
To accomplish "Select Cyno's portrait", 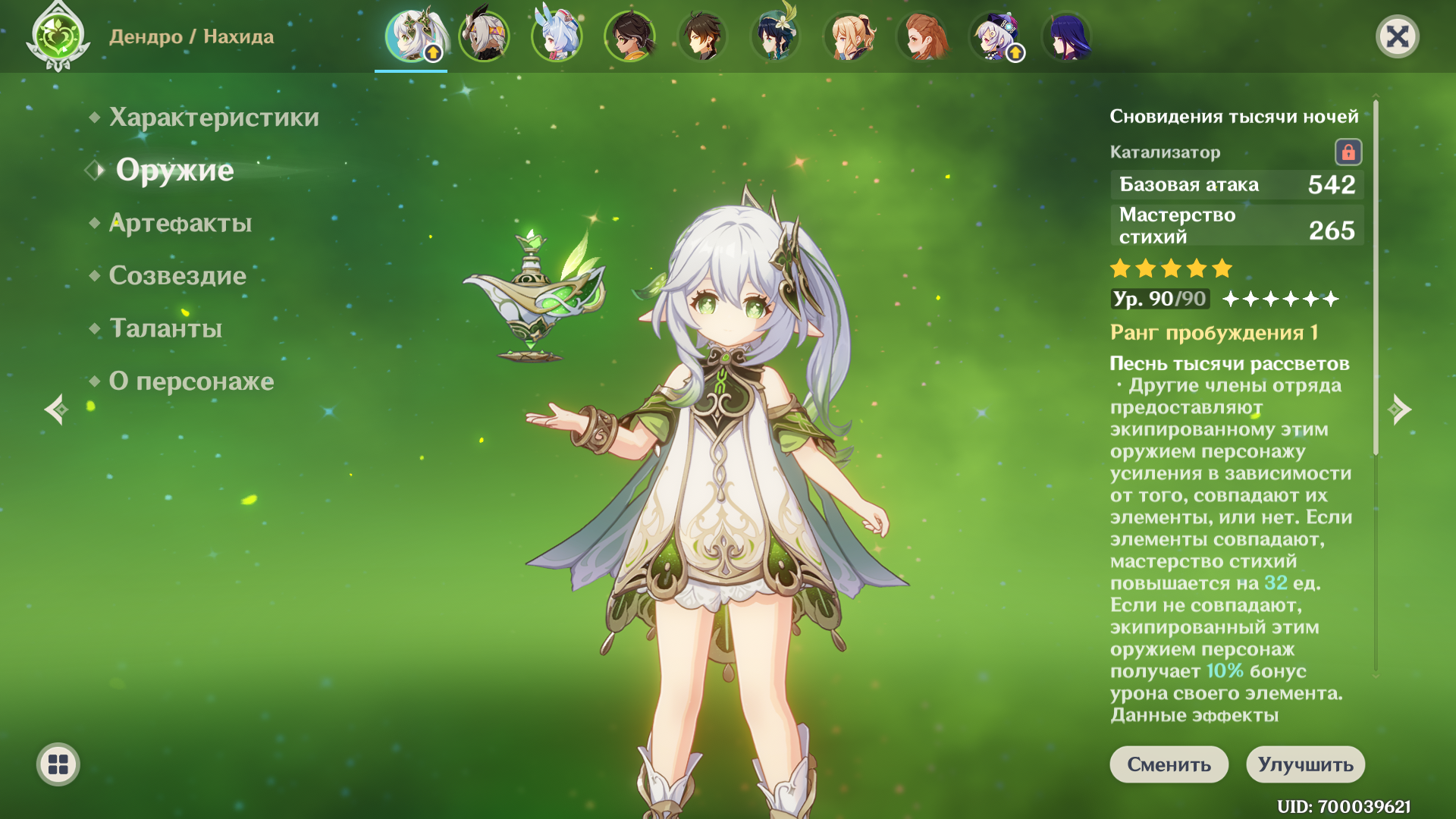I will tap(484, 36).
